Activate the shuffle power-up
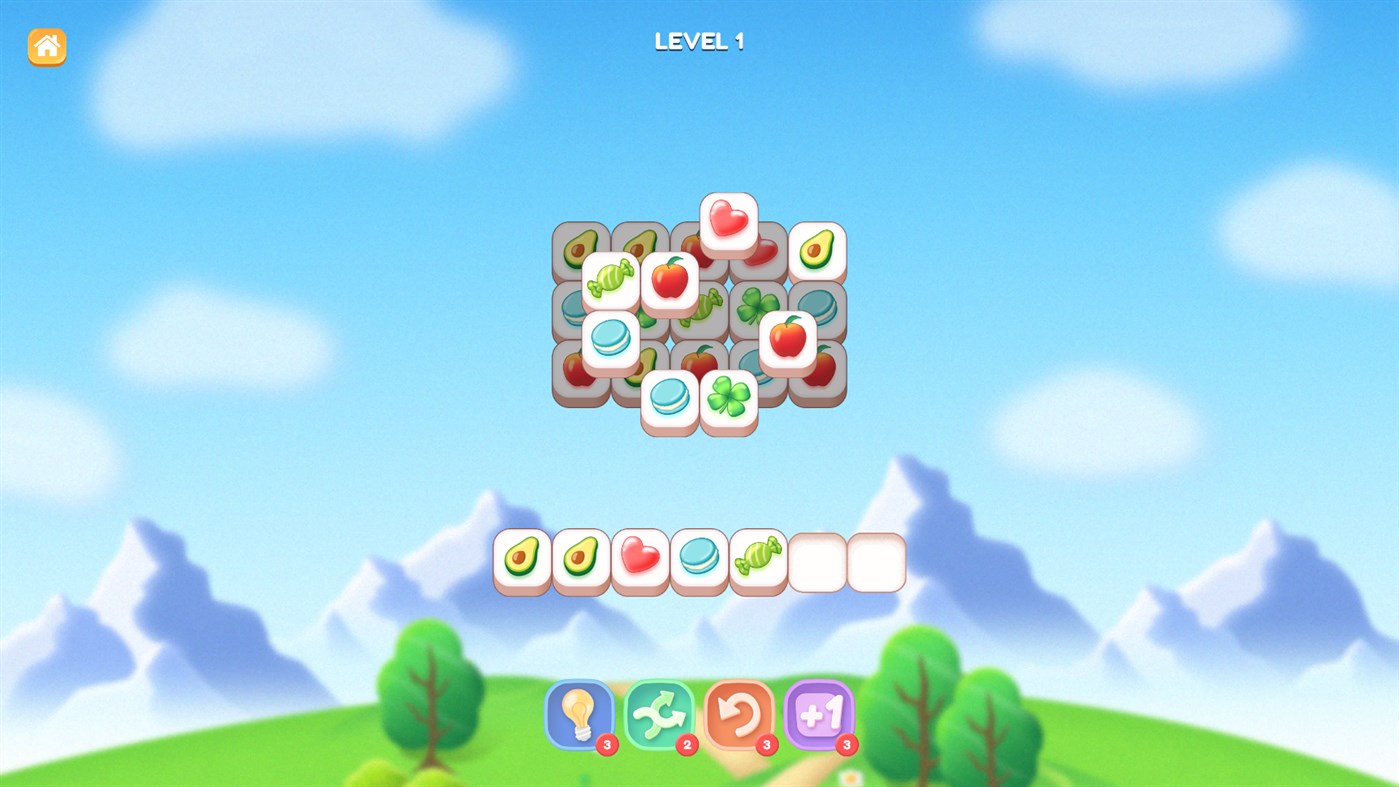 click(659, 715)
